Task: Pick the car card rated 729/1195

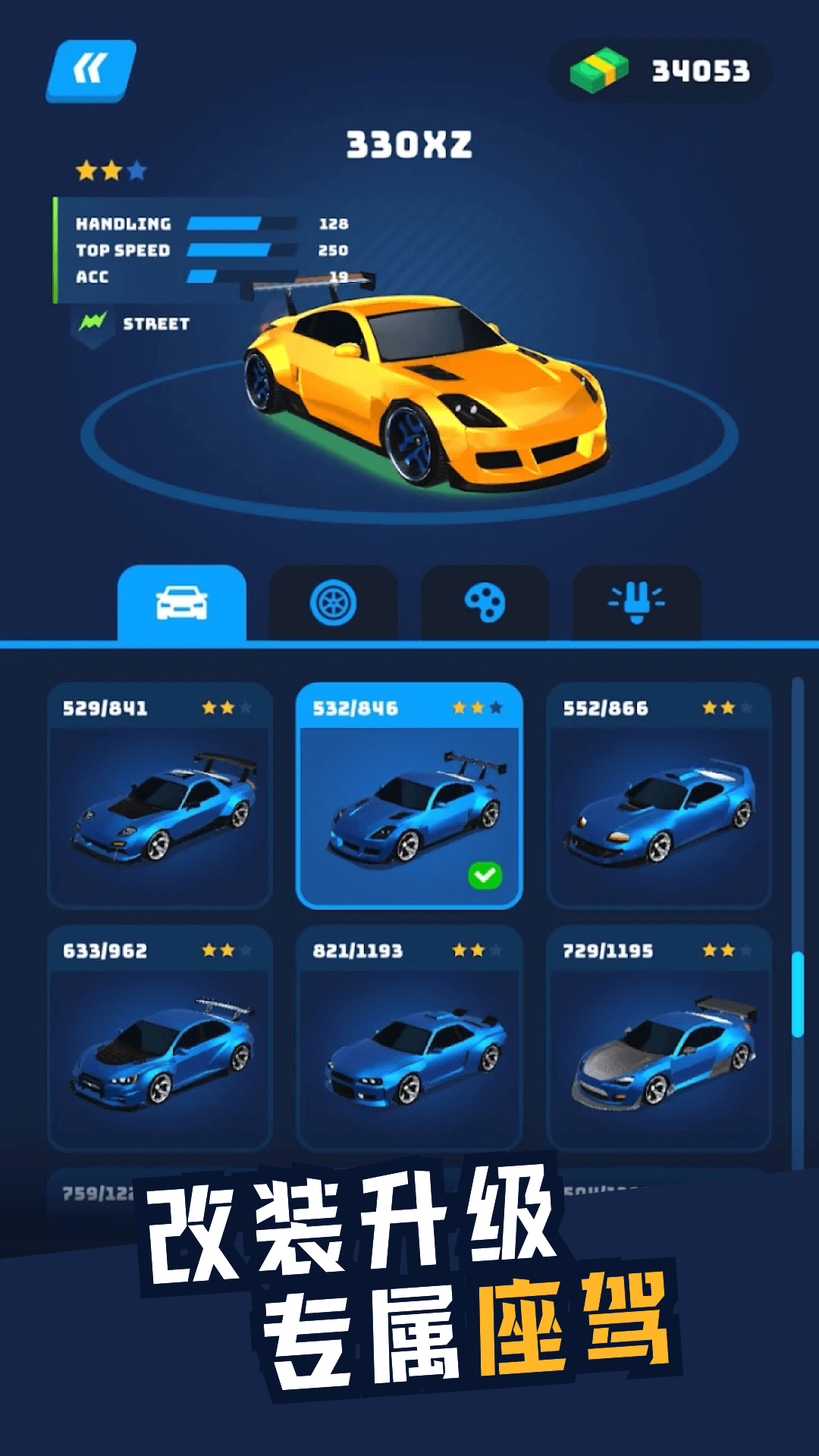Action: pyautogui.click(x=658, y=1039)
